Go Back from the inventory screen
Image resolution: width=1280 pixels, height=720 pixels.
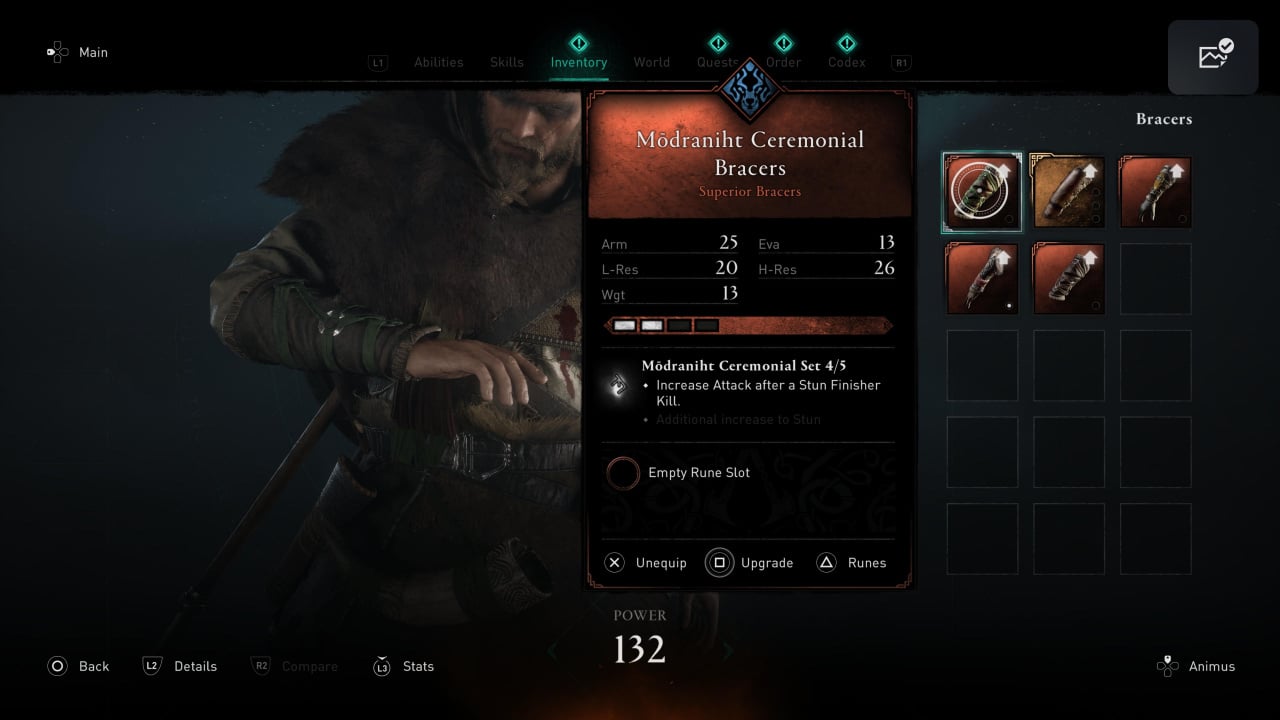(x=78, y=666)
